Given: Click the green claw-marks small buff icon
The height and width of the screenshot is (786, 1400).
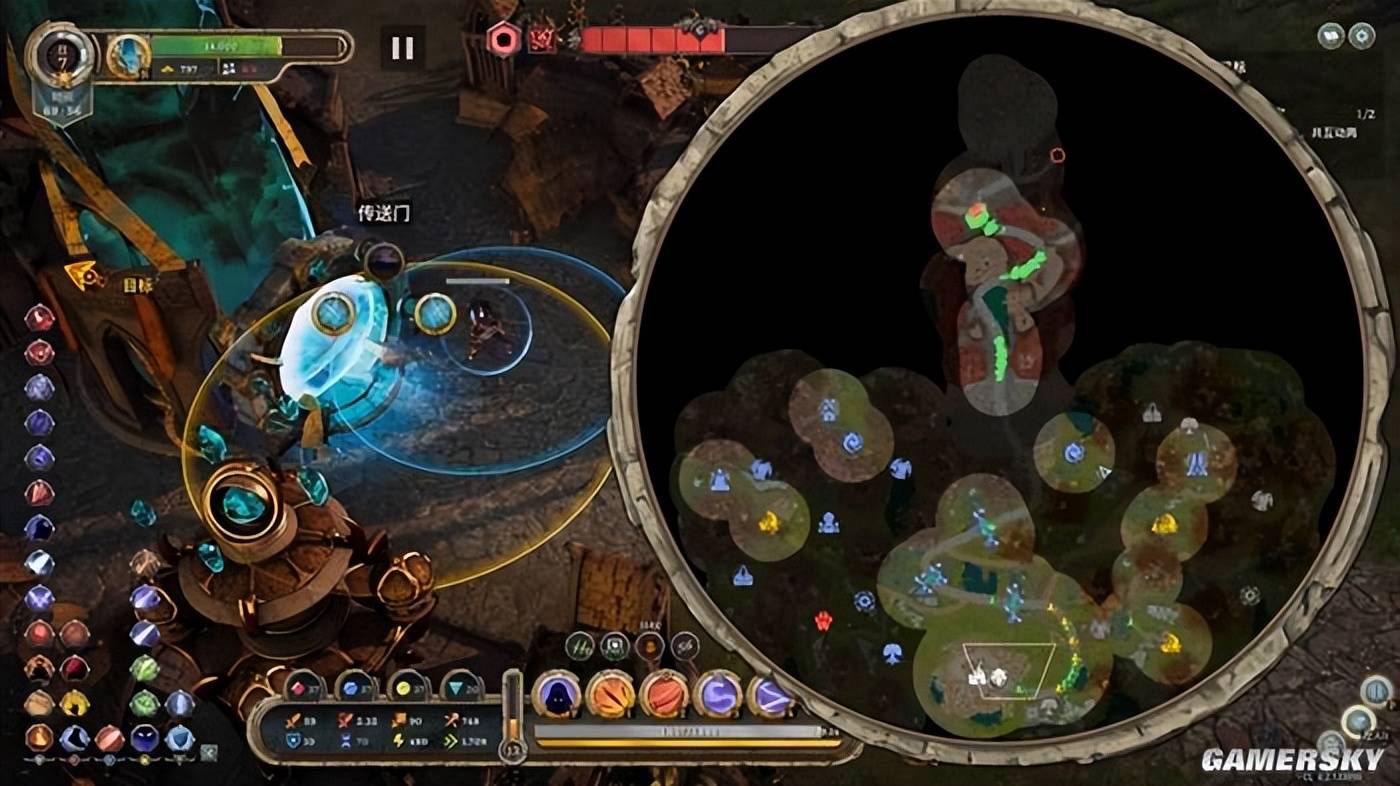Looking at the screenshot, I should pos(580,646).
